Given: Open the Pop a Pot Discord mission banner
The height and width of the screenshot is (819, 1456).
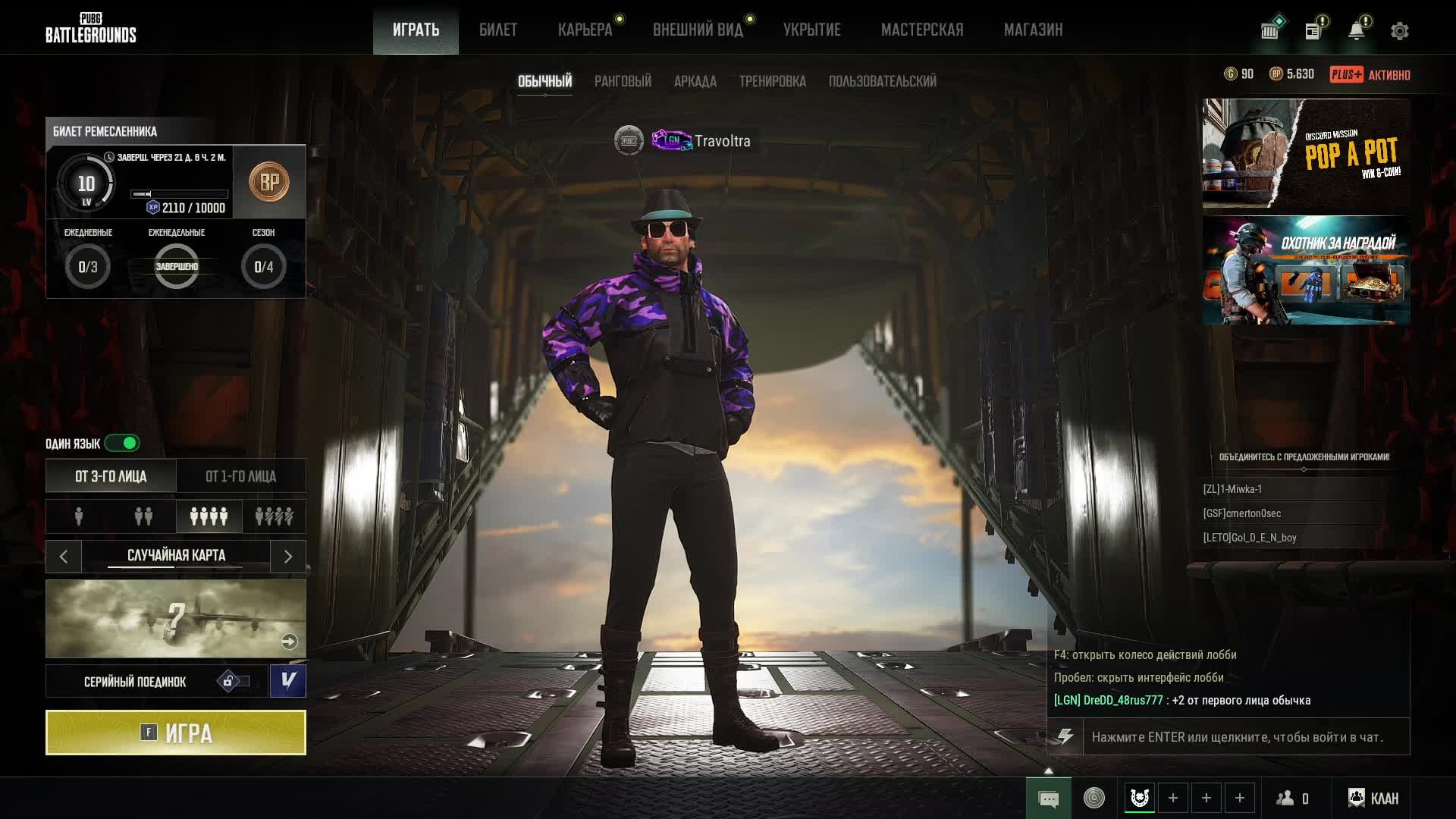Looking at the screenshot, I should coord(1306,153).
